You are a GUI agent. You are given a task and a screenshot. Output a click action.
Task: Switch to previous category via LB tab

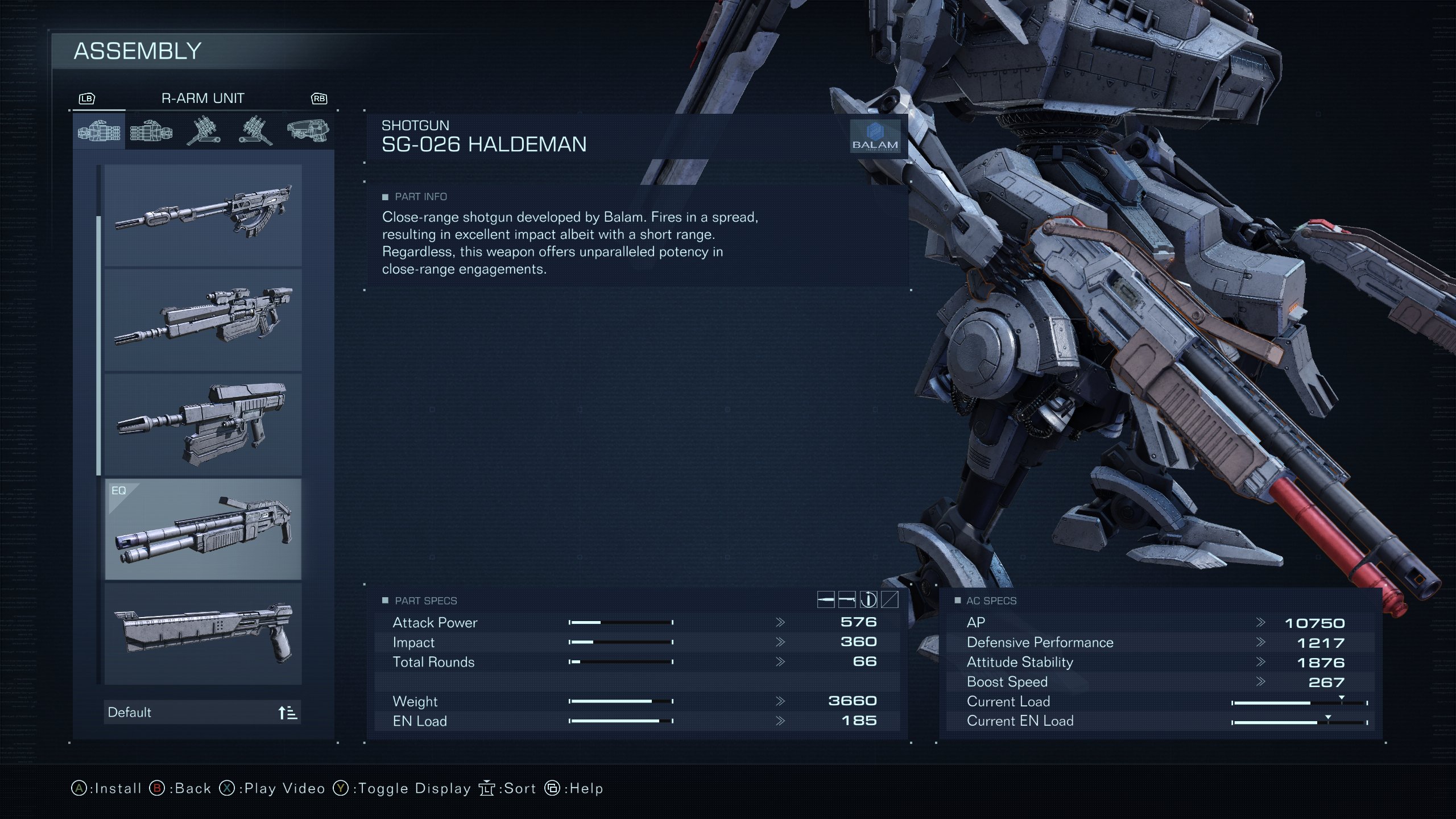pos(85,98)
